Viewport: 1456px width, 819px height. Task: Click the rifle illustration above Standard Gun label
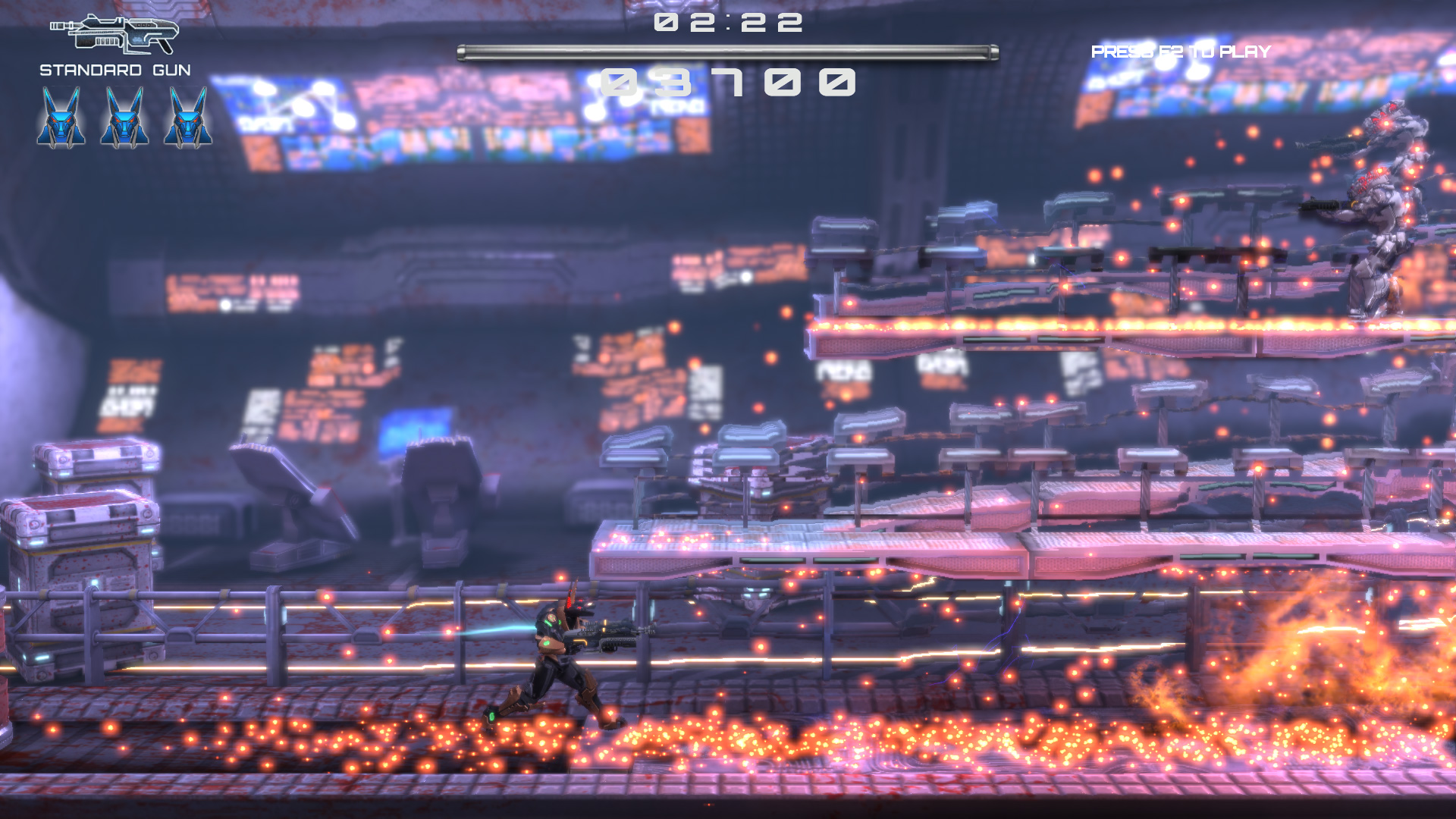[x=114, y=34]
